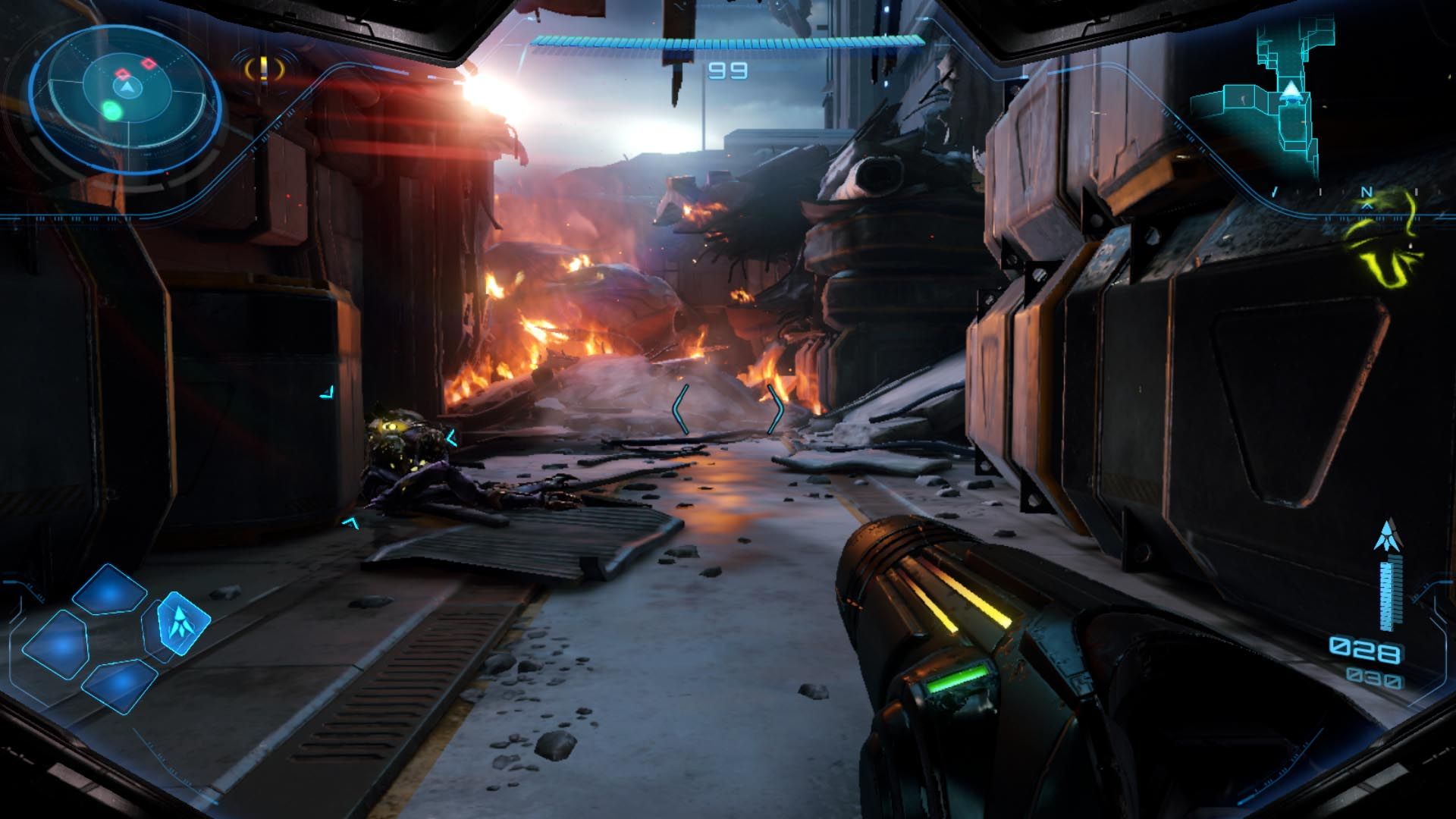Click the player arrow at the radar center
Image resolution: width=1456 pixels, height=819 pixels.
[x=127, y=89]
